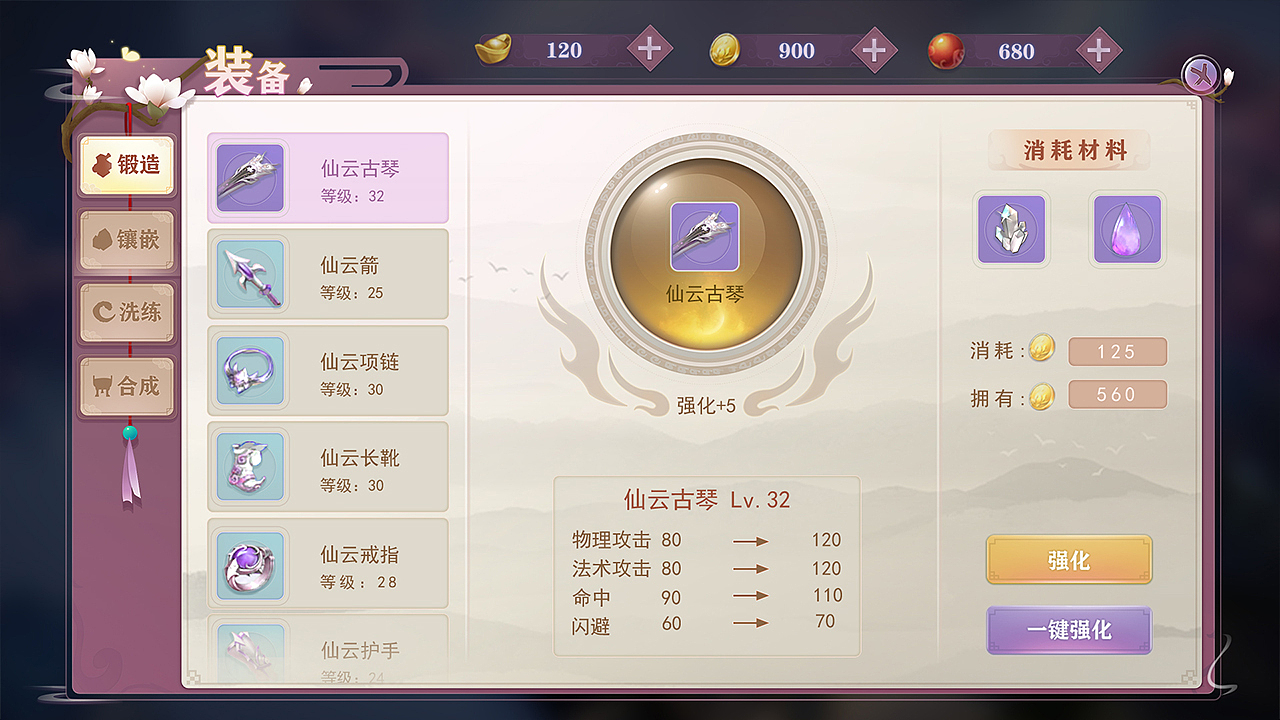Tap the 一键强化 (One-key Enhance) button

point(1068,631)
